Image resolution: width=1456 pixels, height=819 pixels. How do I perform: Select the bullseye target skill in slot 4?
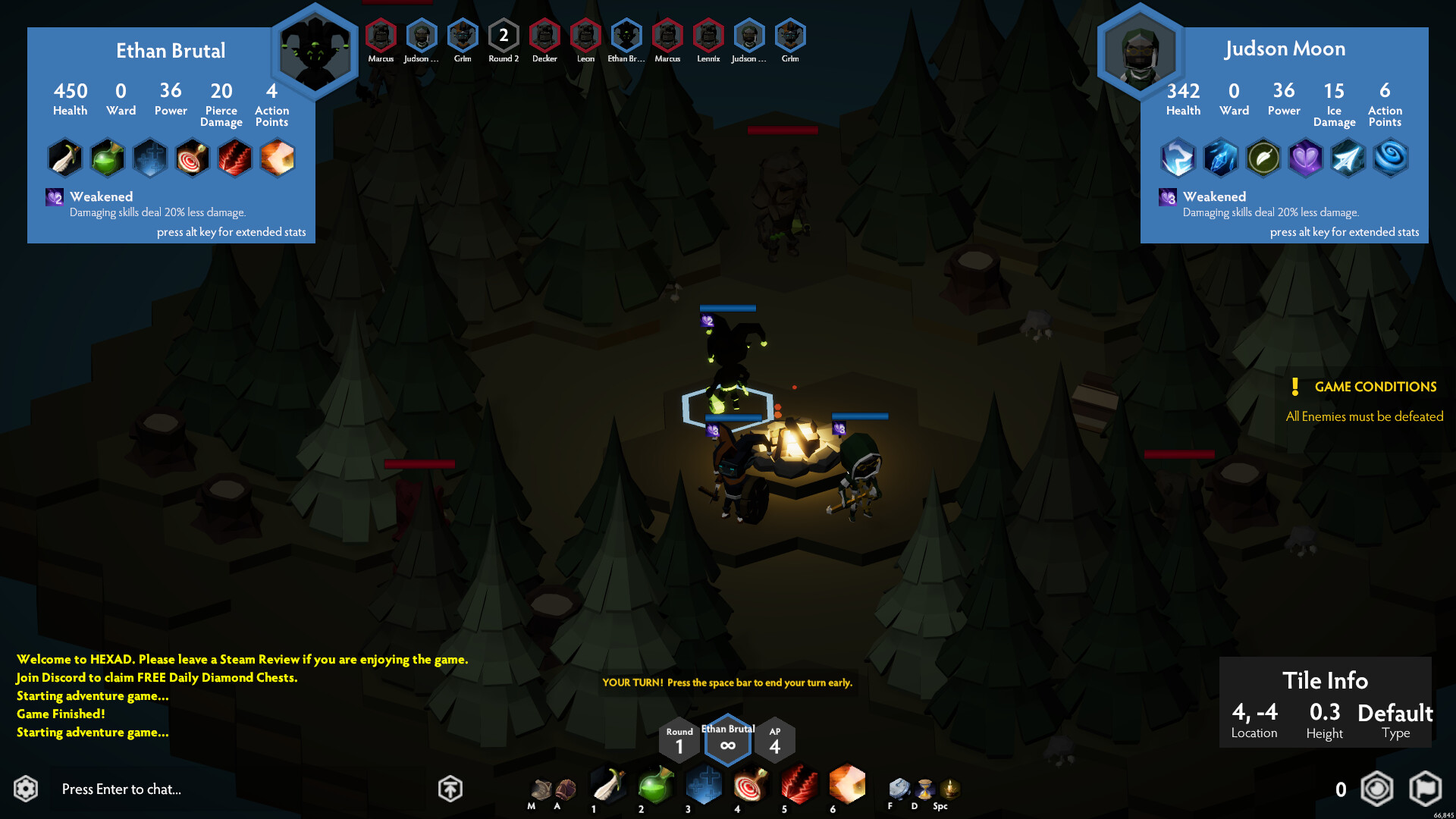tap(752, 787)
